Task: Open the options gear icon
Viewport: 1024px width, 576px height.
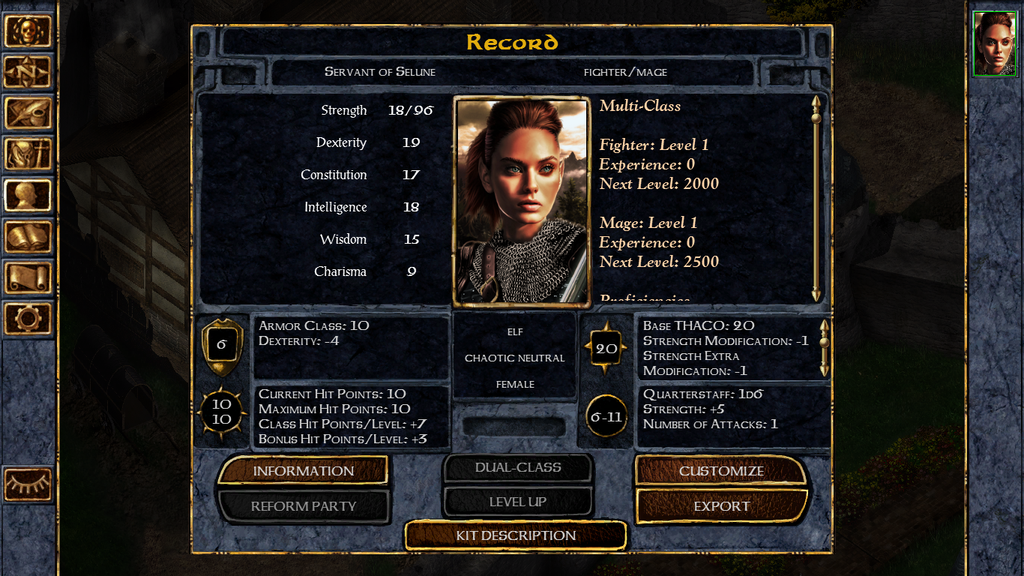Action: [x=27, y=318]
